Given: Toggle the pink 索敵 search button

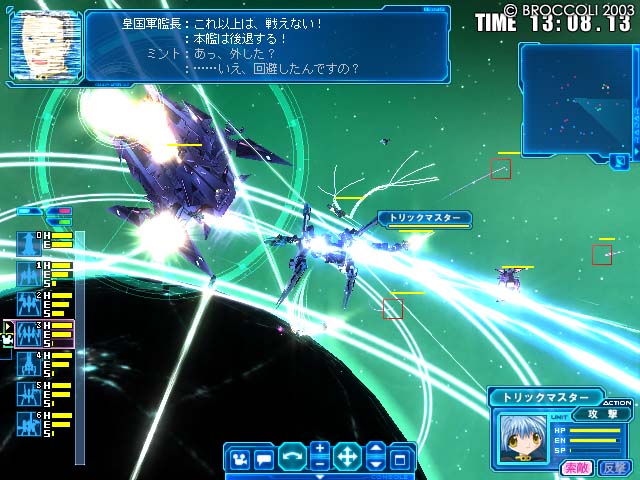Looking at the screenshot, I should (x=577, y=467).
